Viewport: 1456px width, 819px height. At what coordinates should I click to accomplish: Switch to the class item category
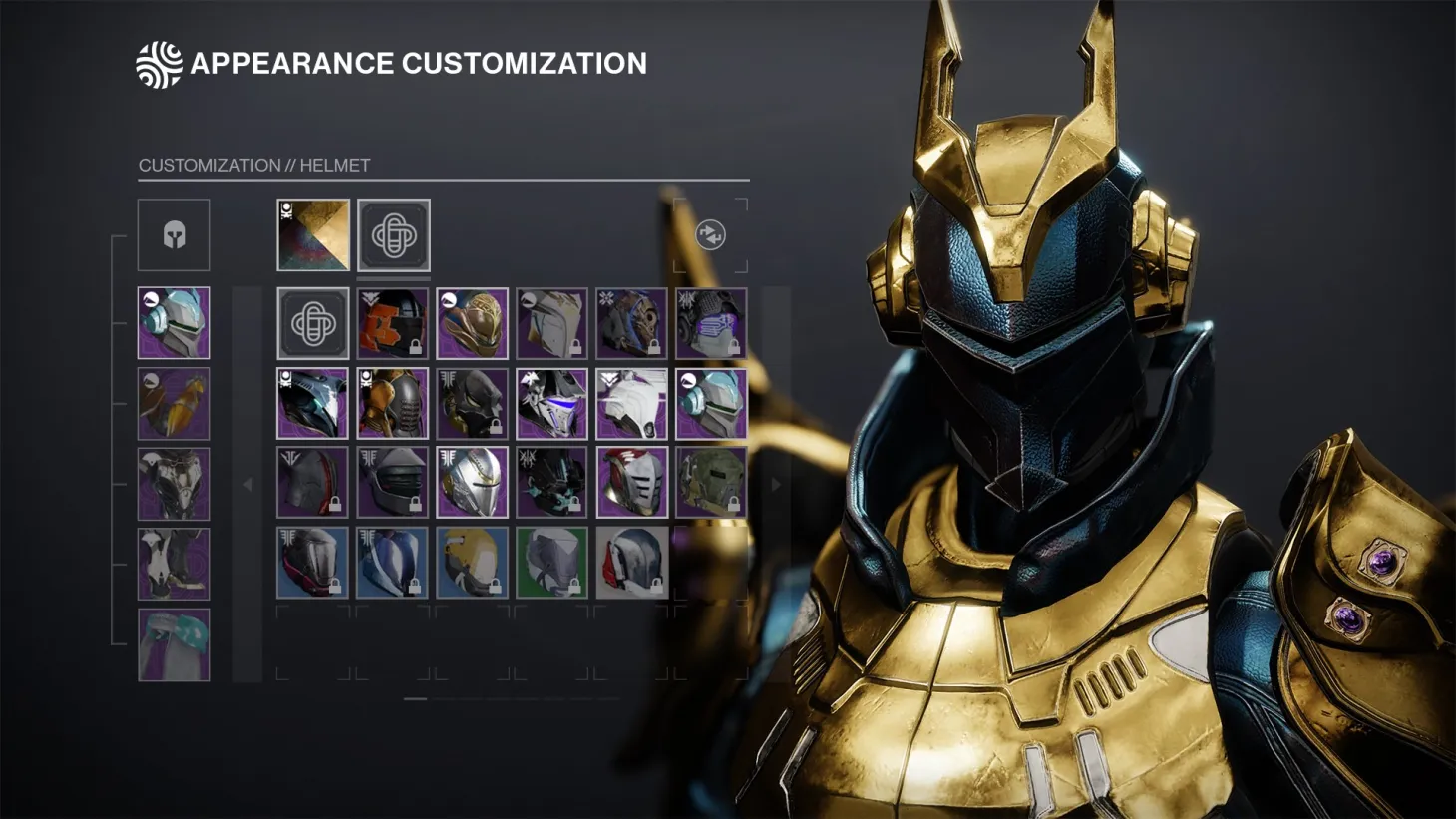tap(175, 643)
